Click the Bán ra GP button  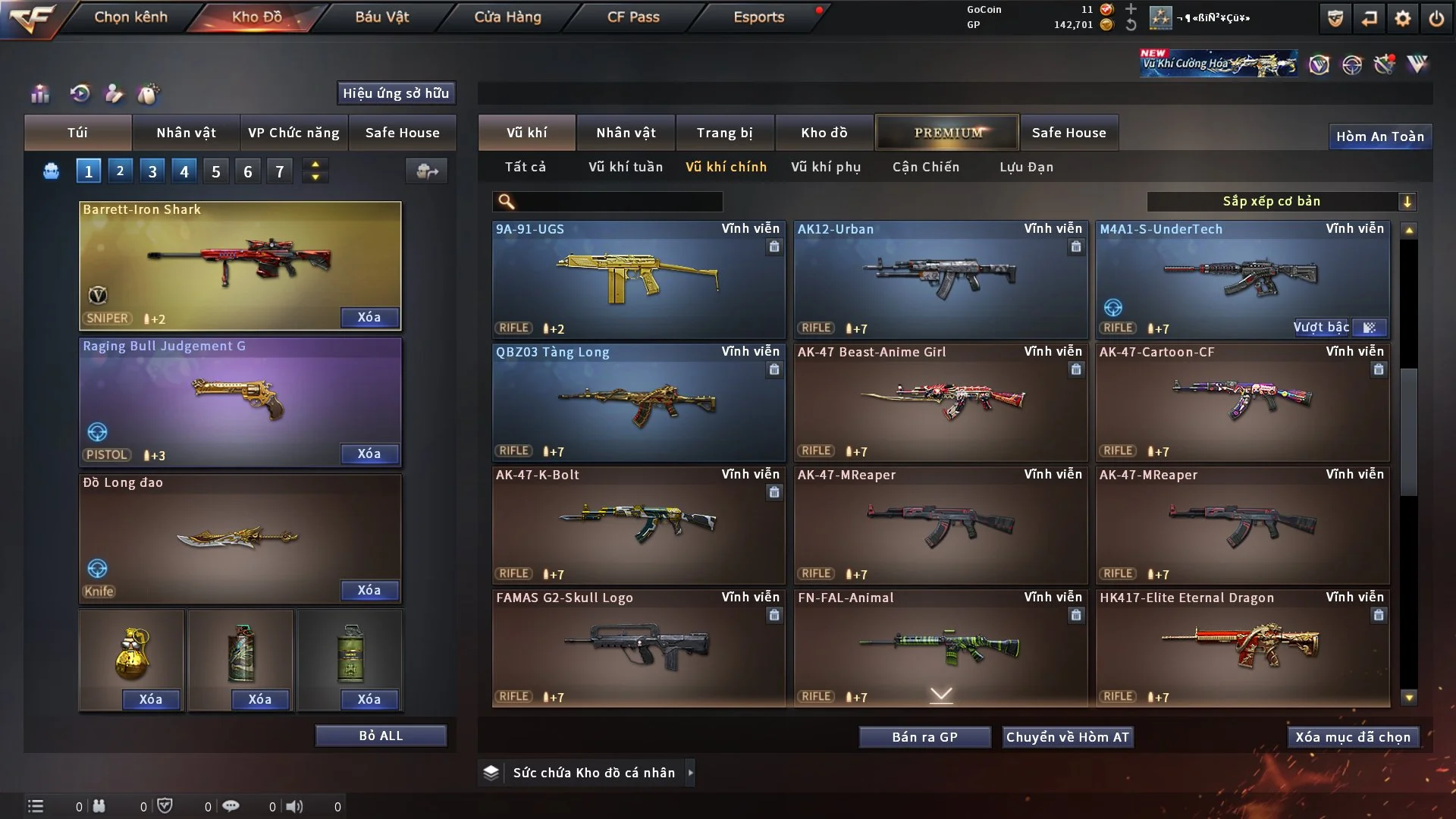924,737
